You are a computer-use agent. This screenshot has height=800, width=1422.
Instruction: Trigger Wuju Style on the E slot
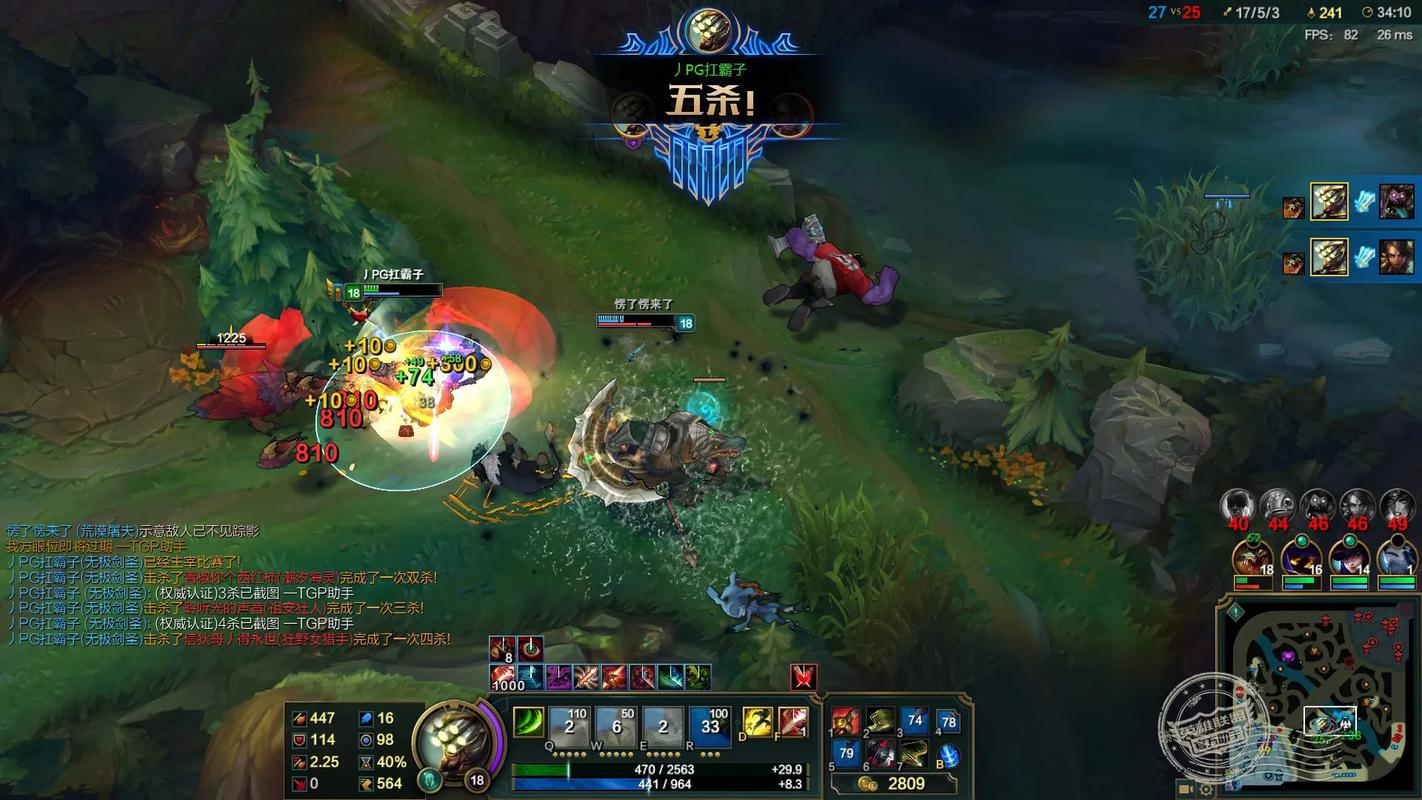664,722
